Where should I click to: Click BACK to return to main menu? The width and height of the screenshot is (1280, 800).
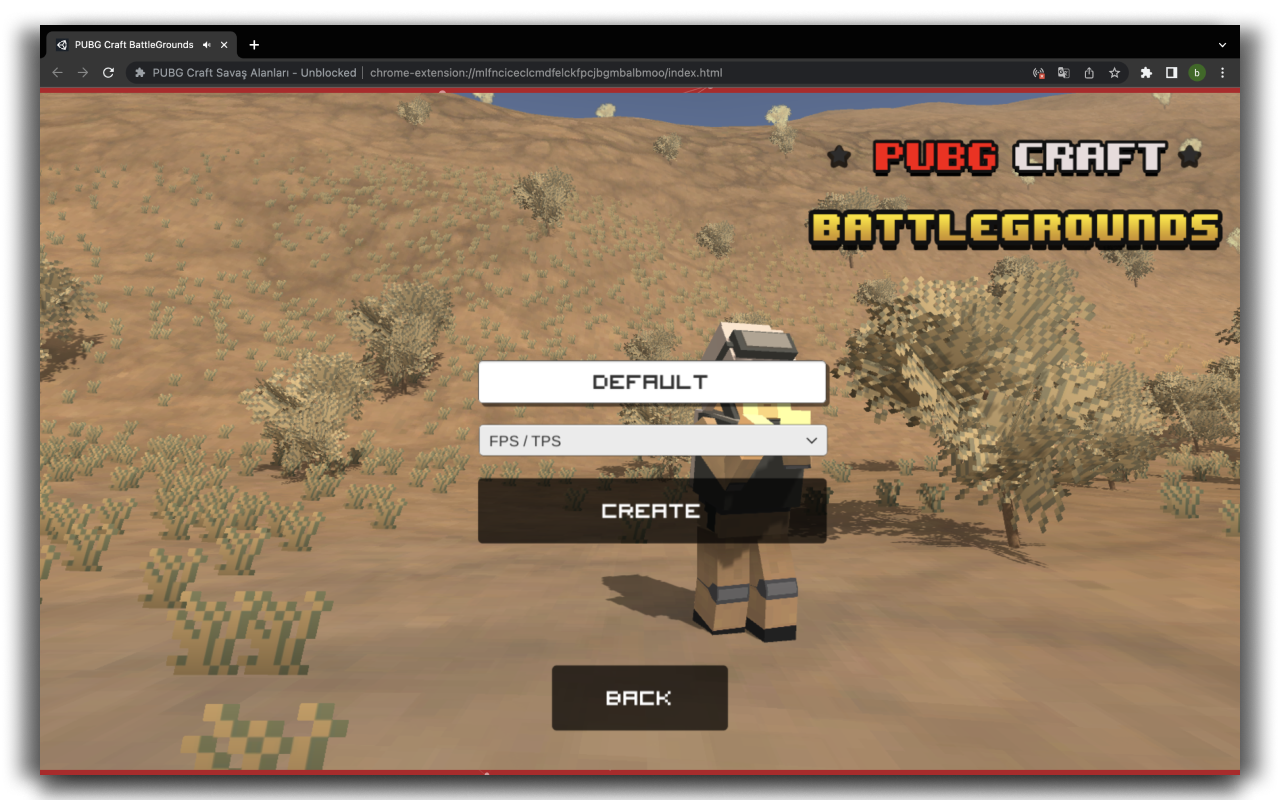pos(639,697)
